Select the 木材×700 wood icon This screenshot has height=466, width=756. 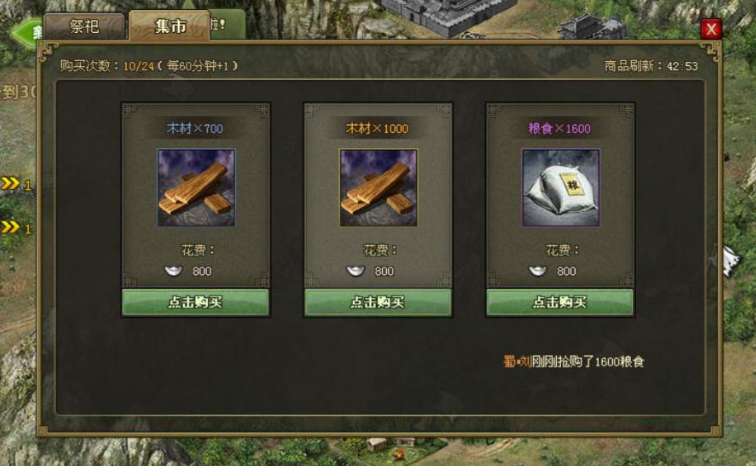click(196, 188)
